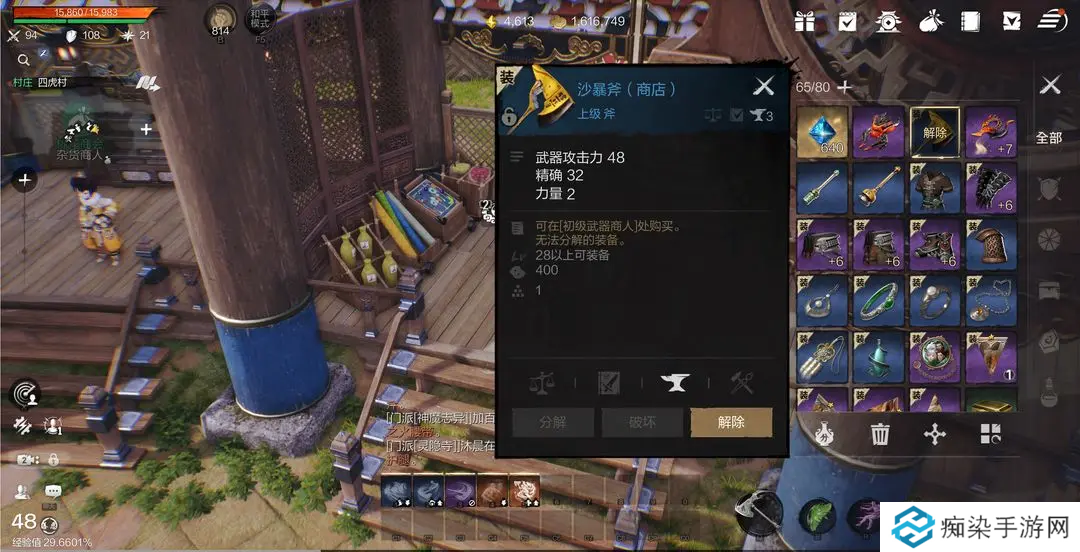Click the 解除 unequip button
The image size is (1080, 552).
pos(731,422)
